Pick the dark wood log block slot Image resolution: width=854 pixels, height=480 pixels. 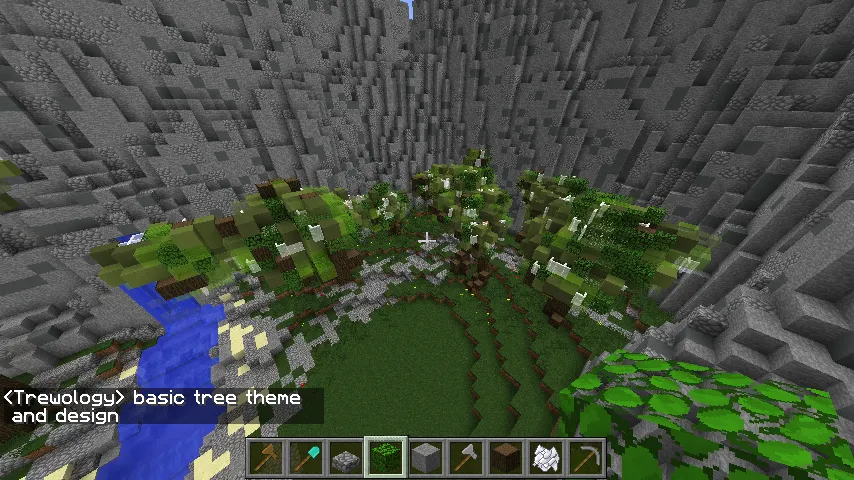tap(507, 458)
